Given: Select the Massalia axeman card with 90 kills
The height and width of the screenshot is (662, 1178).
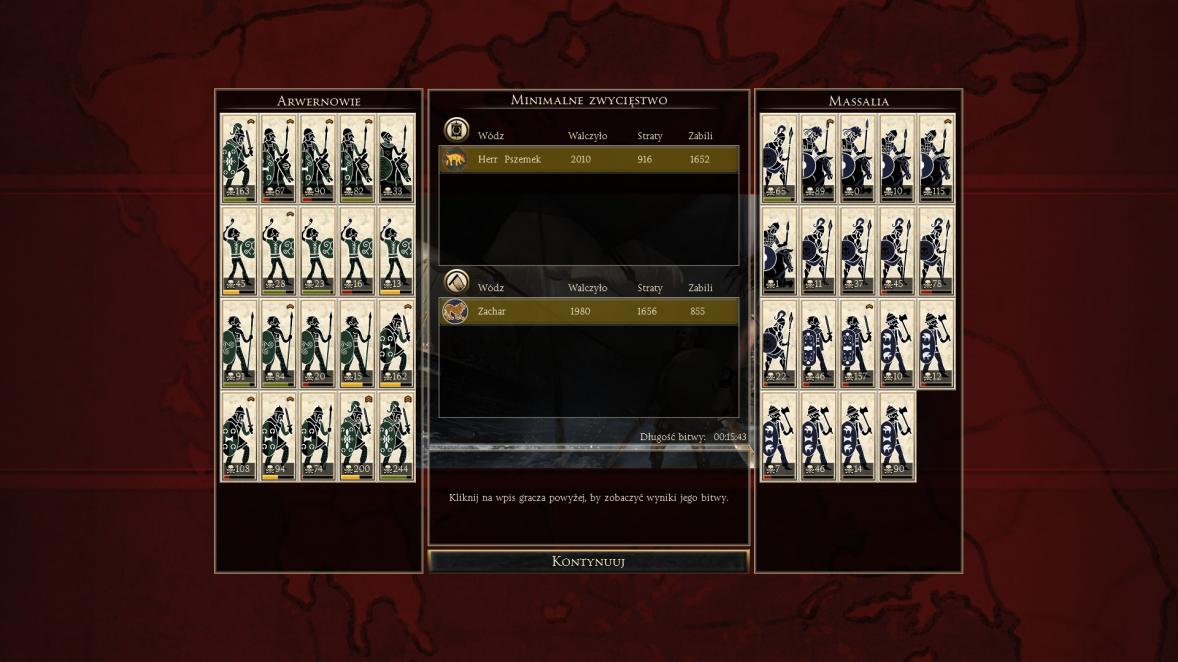Looking at the screenshot, I should 897,436.
